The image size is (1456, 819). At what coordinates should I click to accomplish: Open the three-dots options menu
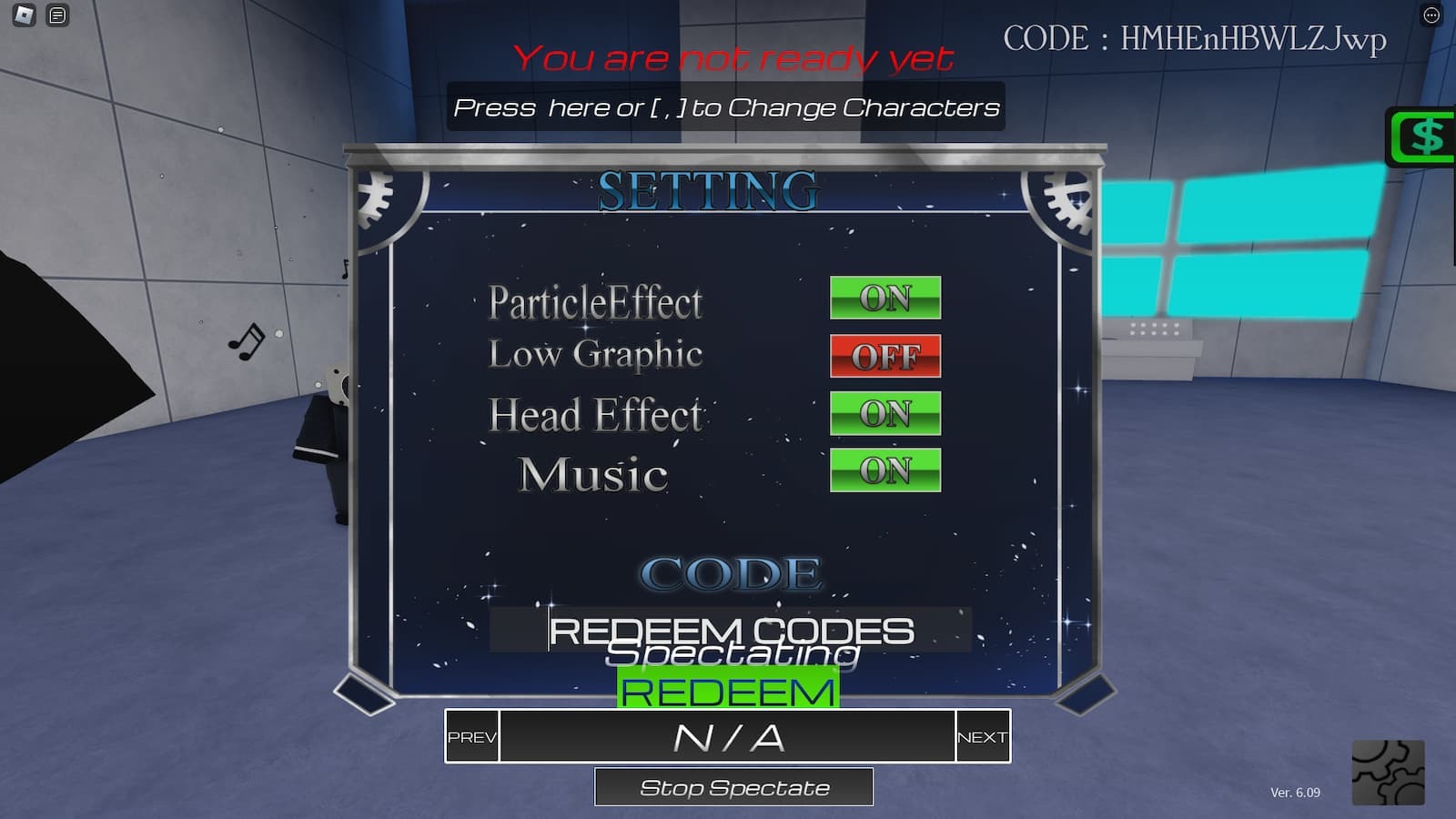1431,15
